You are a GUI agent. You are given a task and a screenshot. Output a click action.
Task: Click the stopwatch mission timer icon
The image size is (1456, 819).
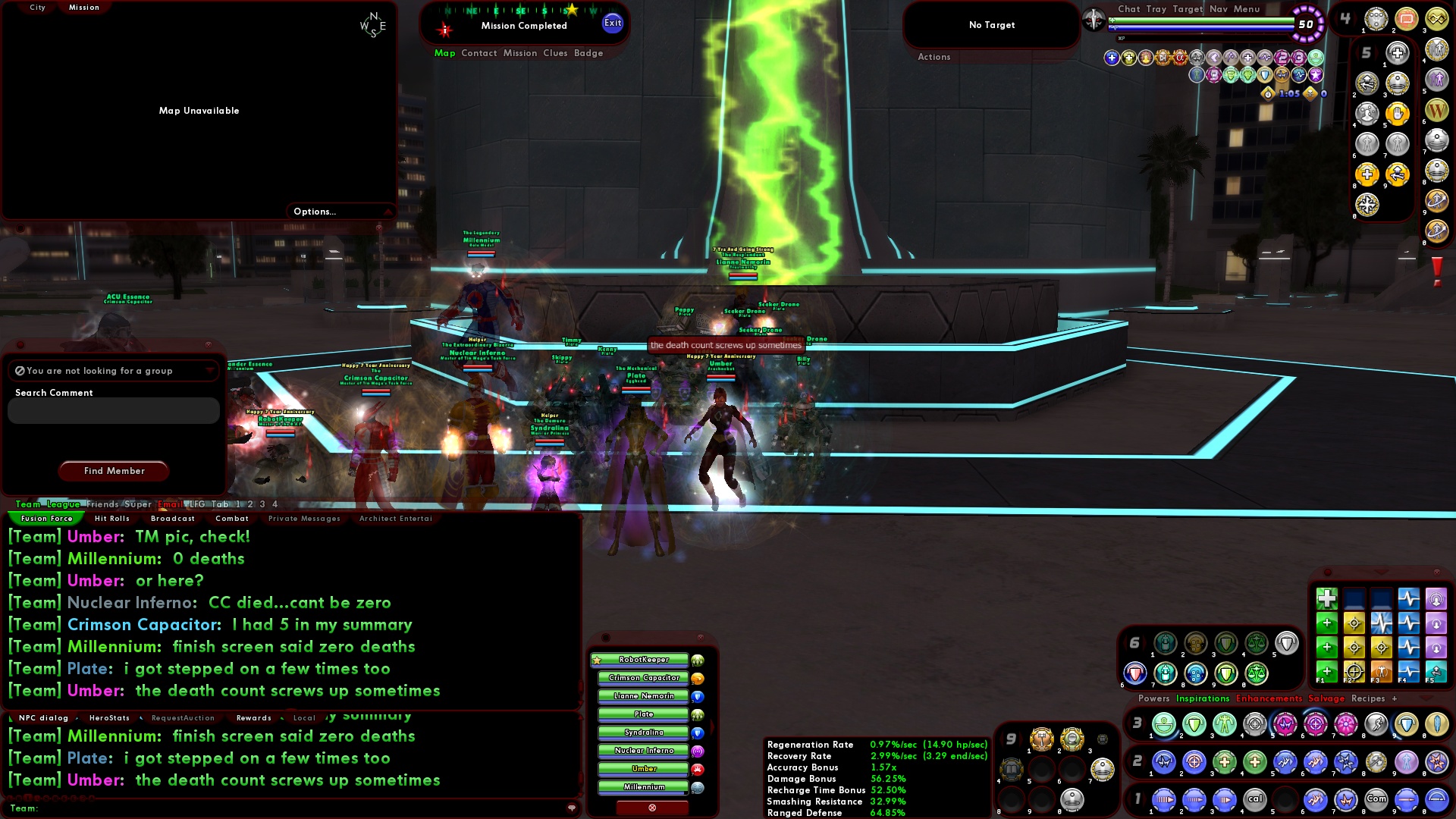coord(1266,96)
